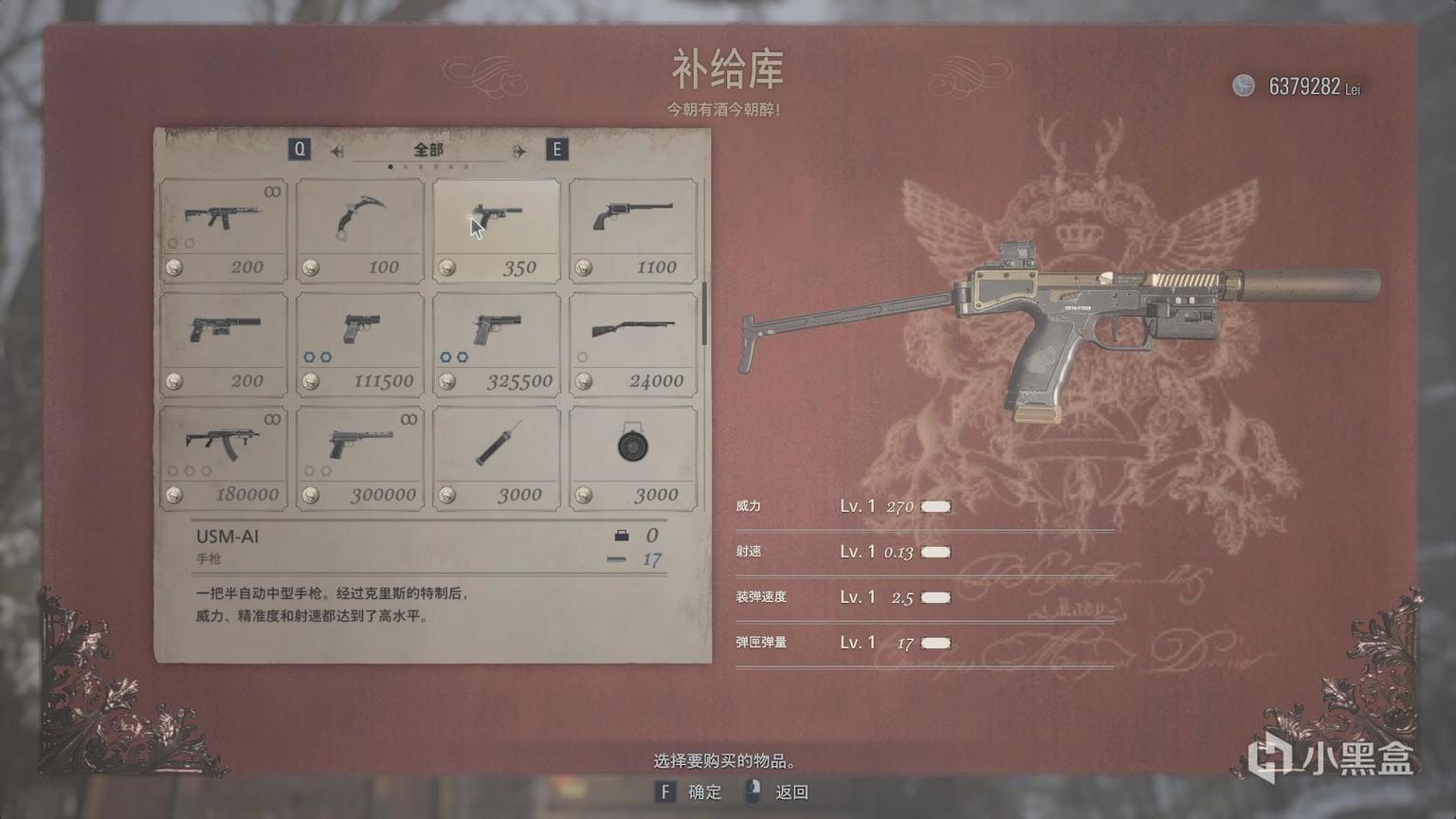Select the syringe item priced 3000
1456x819 pixels.
496,455
